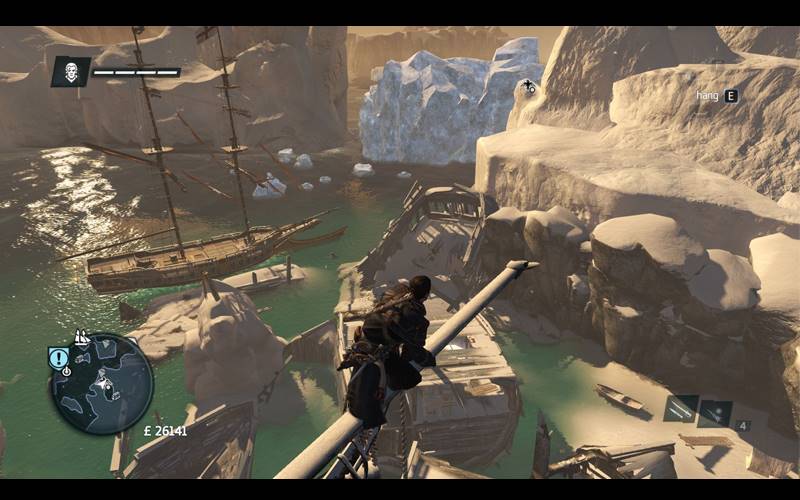800x500 pixels.
Task: Click the ship icon atop the minimap
Action: tap(82, 339)
